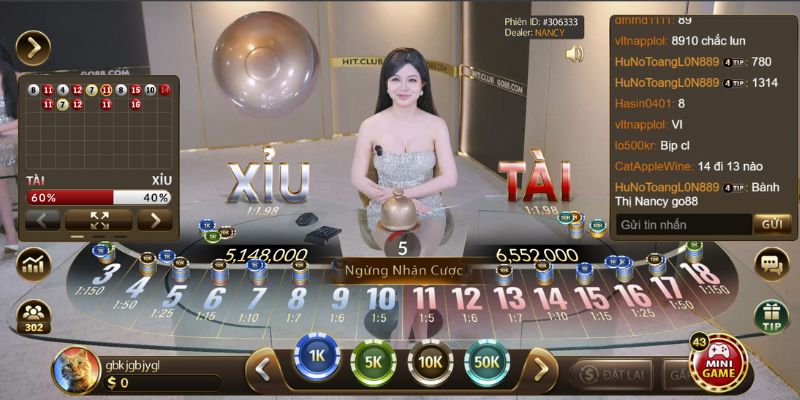800x400 pixels.
Task: Focus the Gửi tin nhắn message field
Action: (x=682, y=224)
